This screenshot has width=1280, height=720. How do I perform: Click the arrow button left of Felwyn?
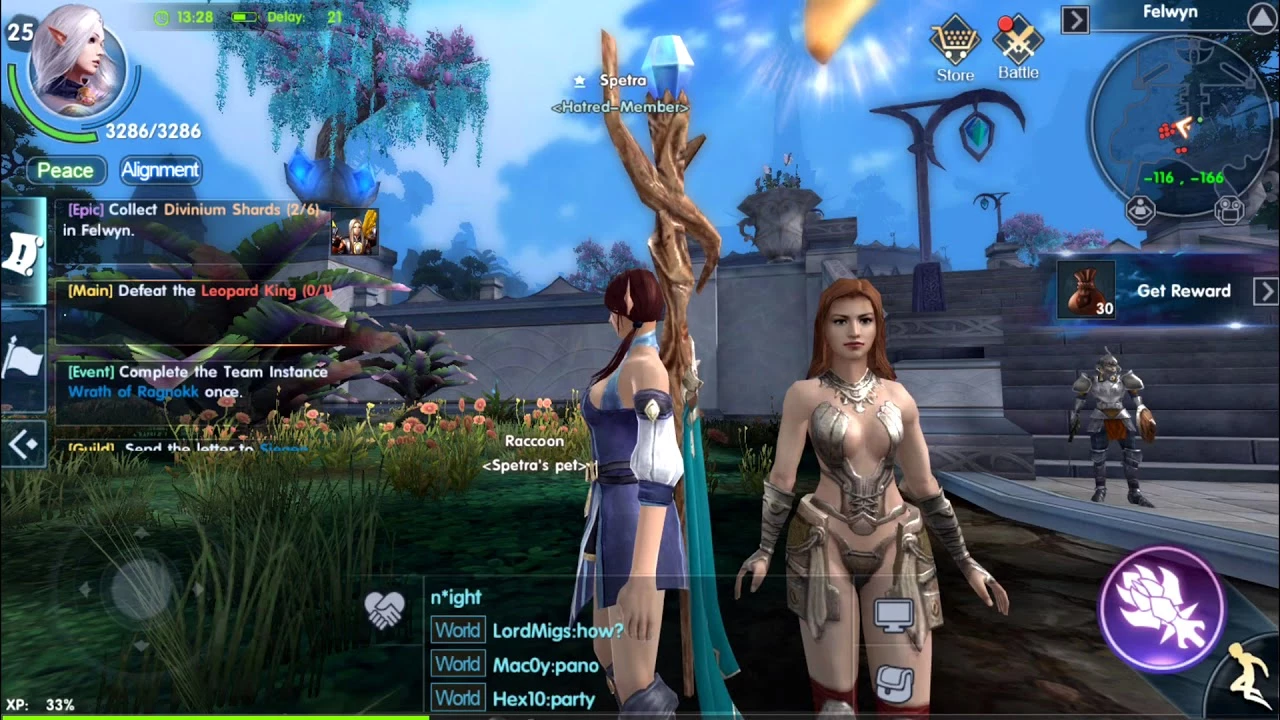pos(1075,19)
